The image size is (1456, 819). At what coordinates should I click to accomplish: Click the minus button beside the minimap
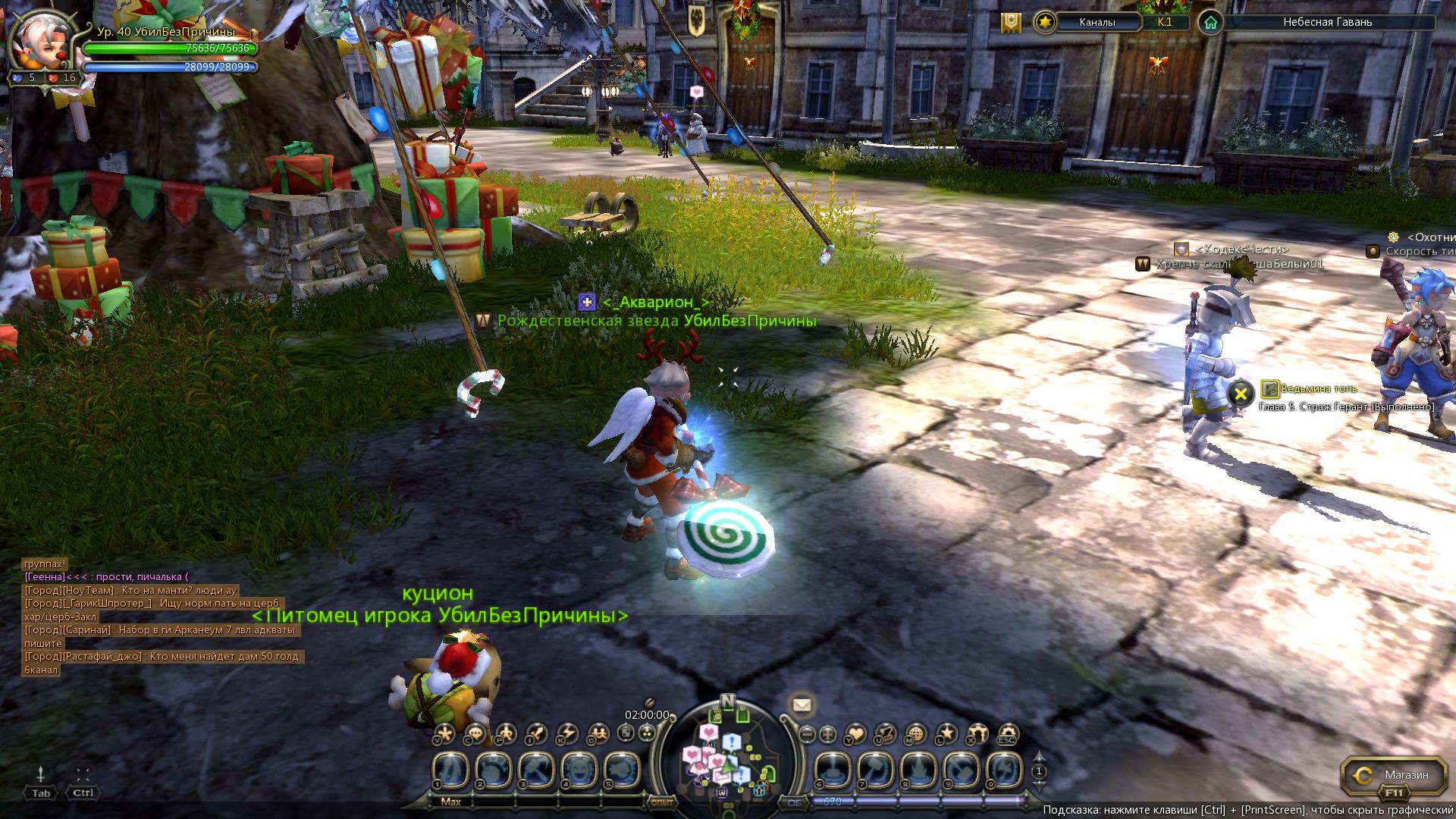point(807,735)
